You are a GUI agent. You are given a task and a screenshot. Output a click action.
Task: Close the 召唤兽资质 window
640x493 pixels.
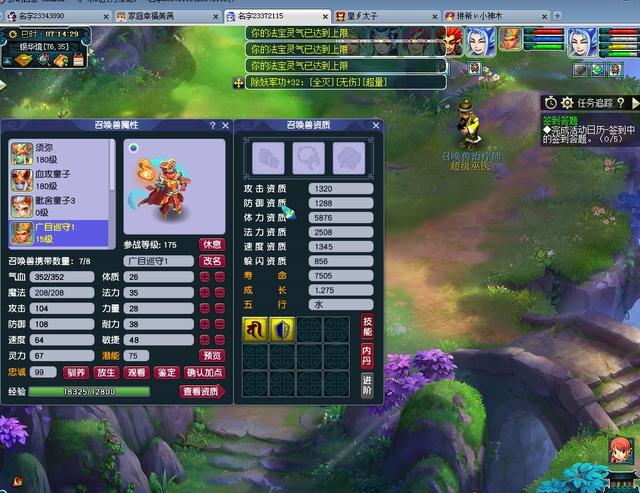click(x=376, y=126)
